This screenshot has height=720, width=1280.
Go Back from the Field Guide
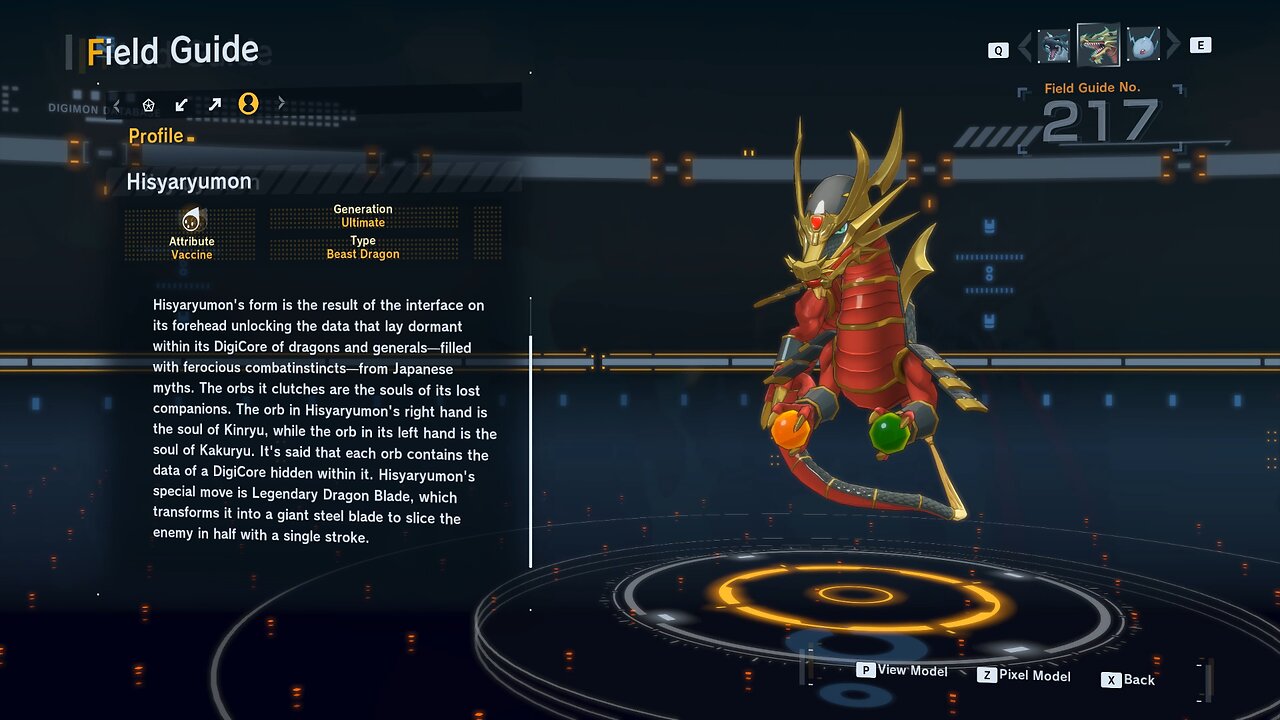1128,680
